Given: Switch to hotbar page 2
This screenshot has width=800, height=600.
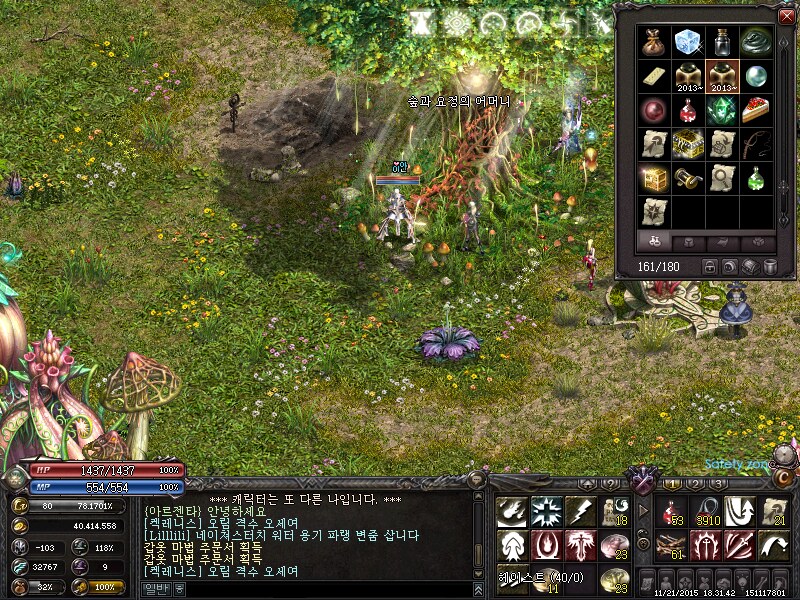Looking at the screenshot, I should pyautogui.click(x=695, y=484).
